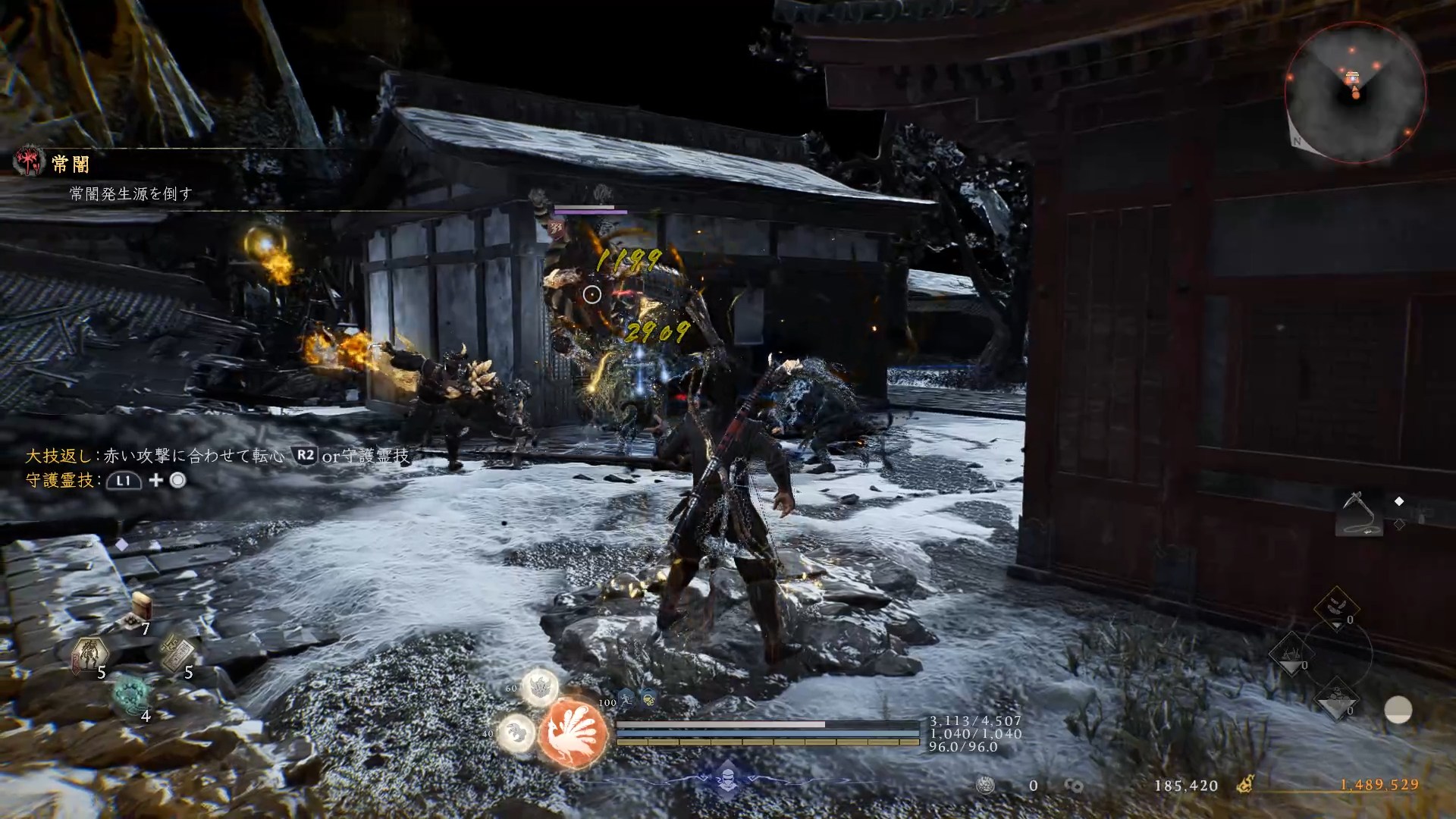Select the hexagonal yokai figure talisman
The image size is (1456, 819).
(x=90, y=654)
